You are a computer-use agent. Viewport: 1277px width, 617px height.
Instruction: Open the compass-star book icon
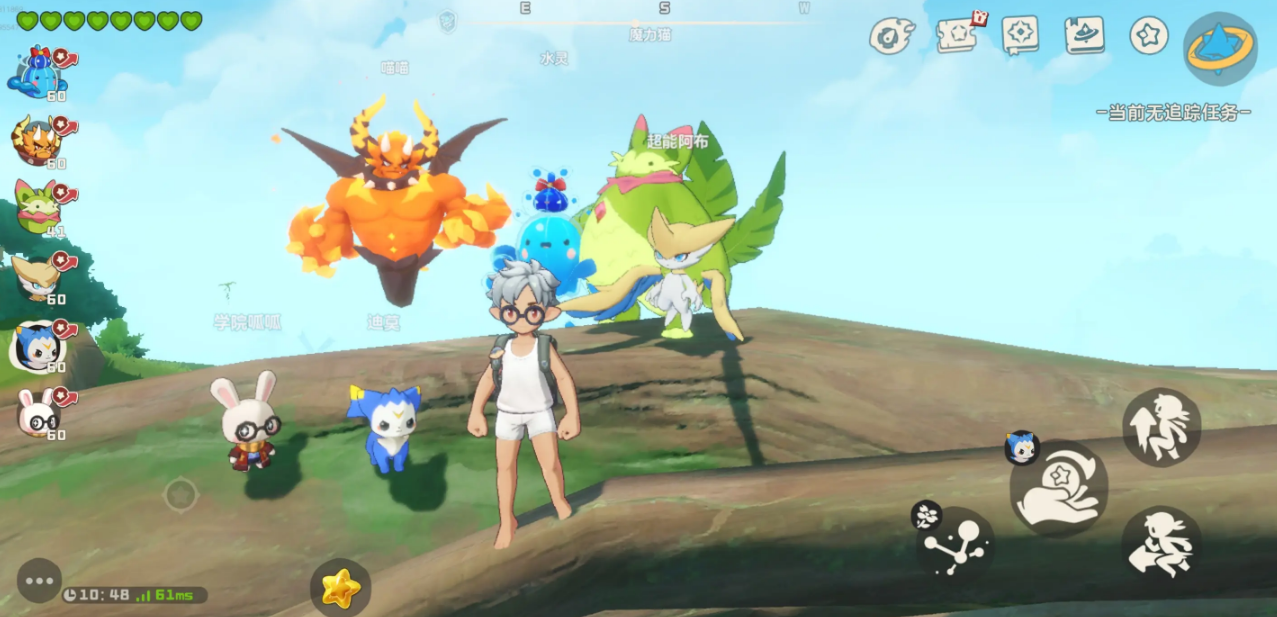click(1020, 35)
